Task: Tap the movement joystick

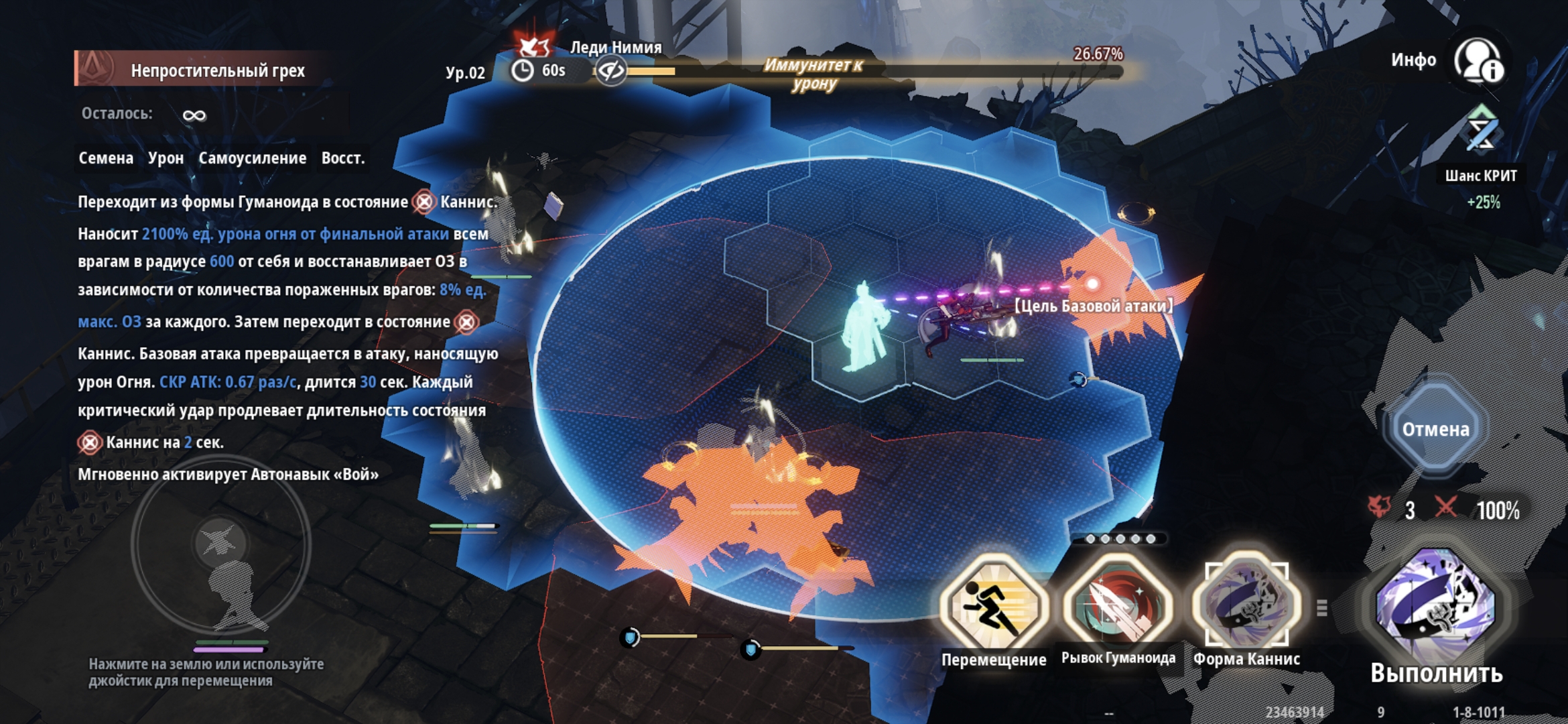Action: [x=220, y=543]
